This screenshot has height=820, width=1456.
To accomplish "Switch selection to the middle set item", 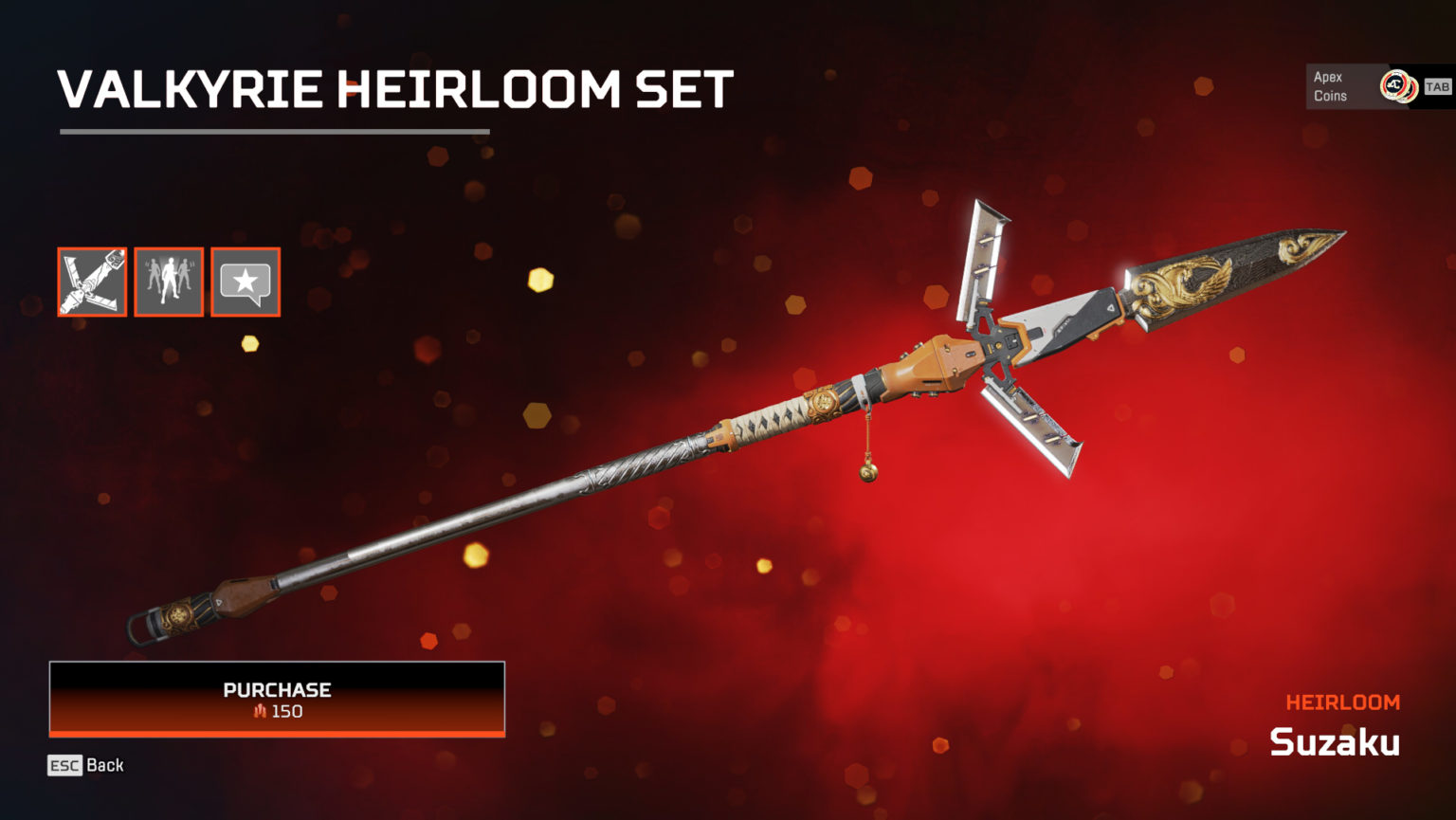I will pos(168,281).
